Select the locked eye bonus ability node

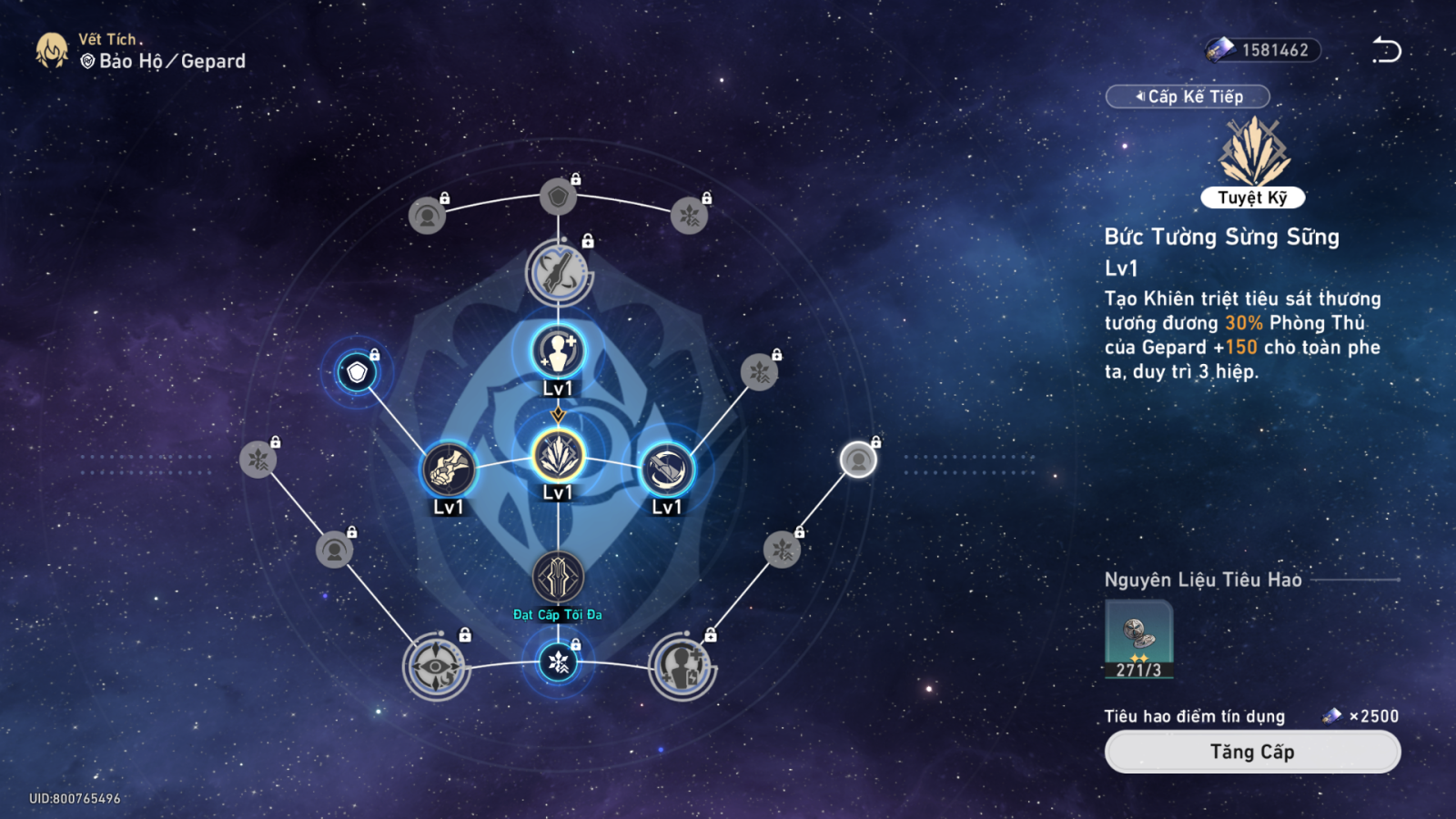click(x=437, y=666)
